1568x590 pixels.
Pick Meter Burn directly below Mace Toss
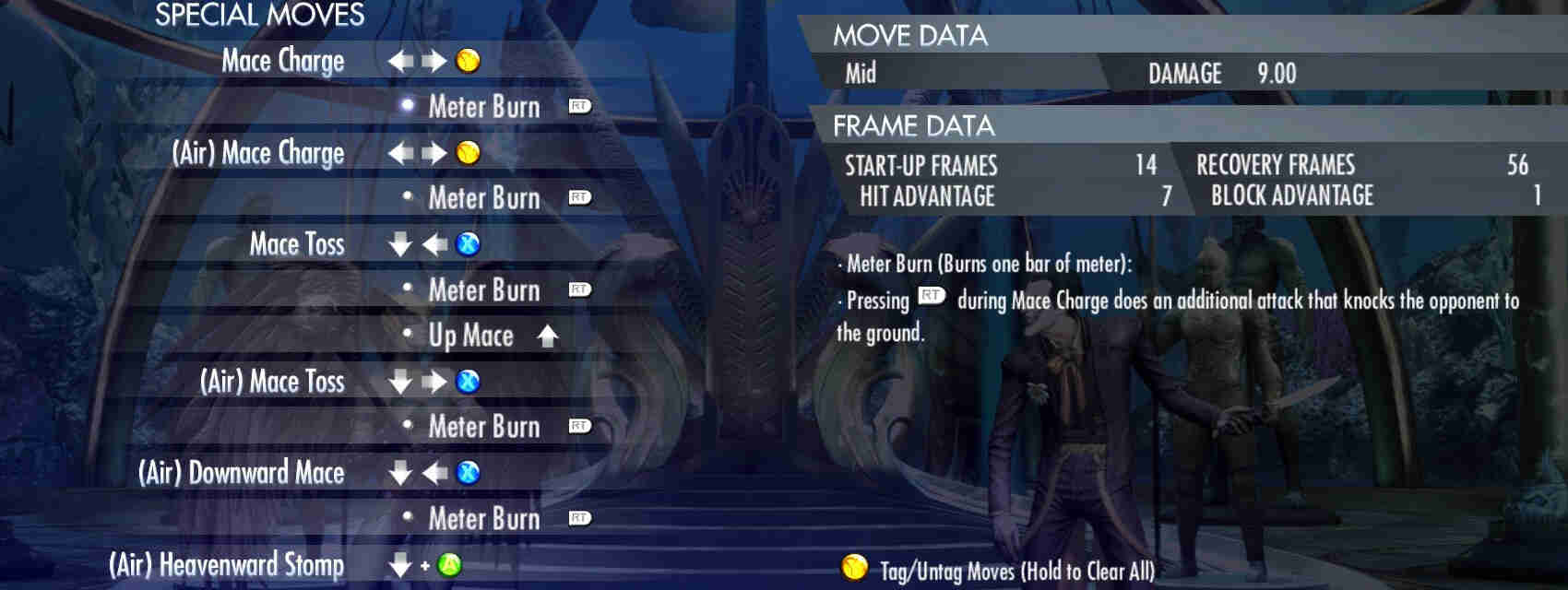click(484, 290)
